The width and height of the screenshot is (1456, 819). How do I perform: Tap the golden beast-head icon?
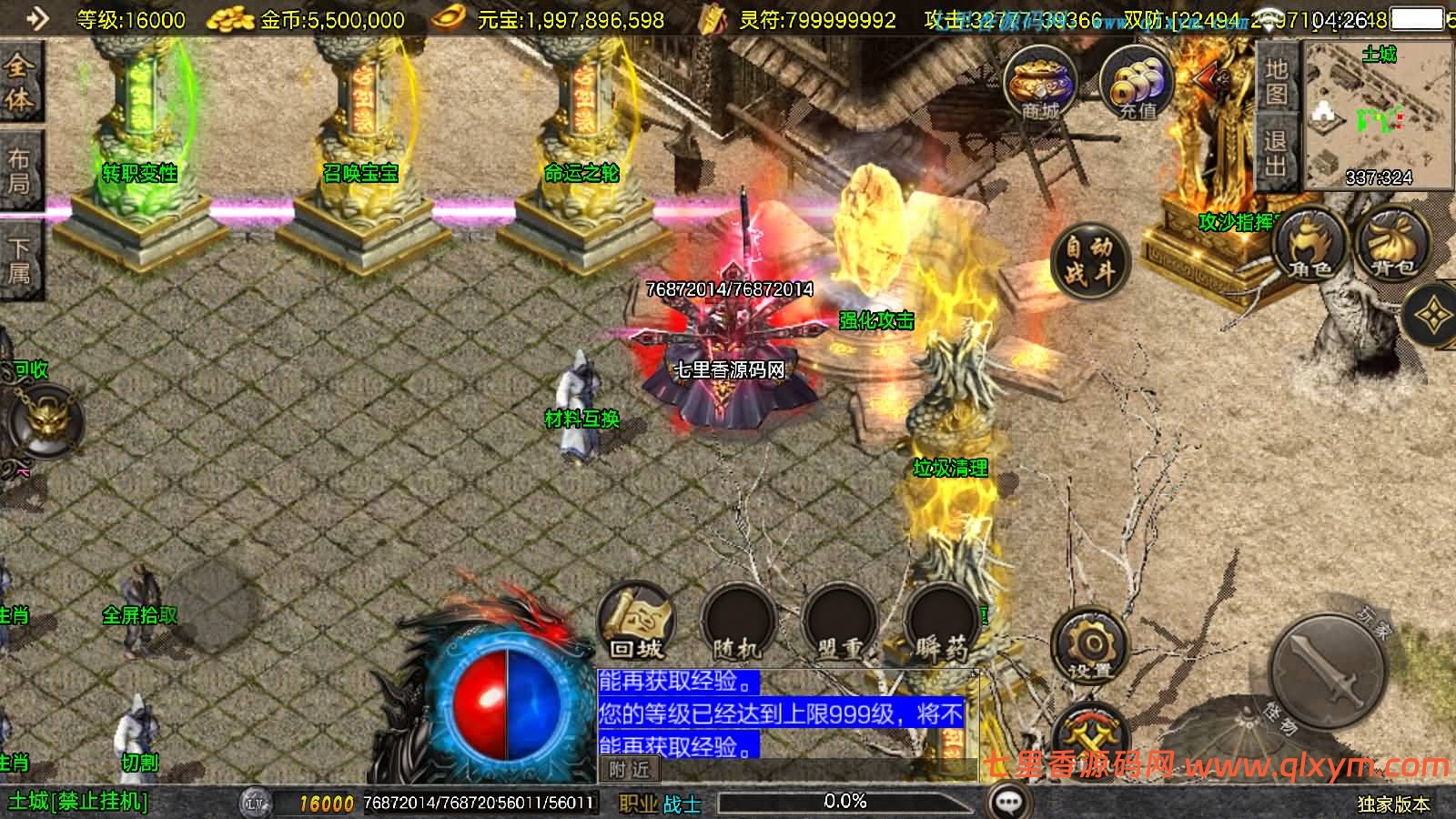pos(44,421)
